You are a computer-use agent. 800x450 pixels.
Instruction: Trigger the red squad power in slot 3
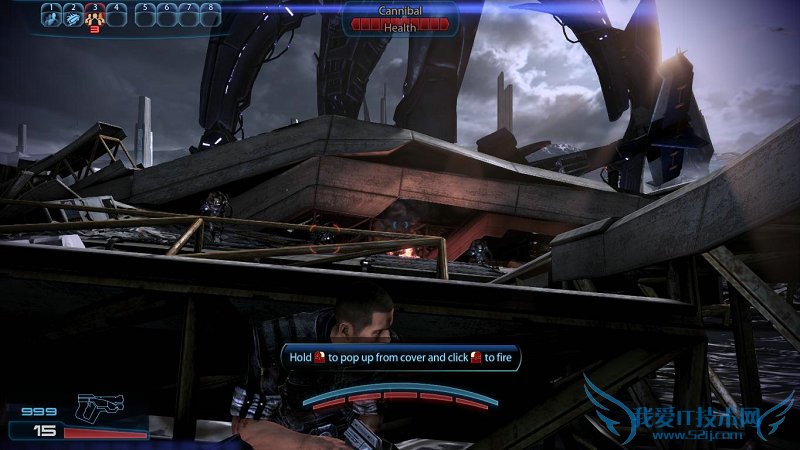[95, 16]
